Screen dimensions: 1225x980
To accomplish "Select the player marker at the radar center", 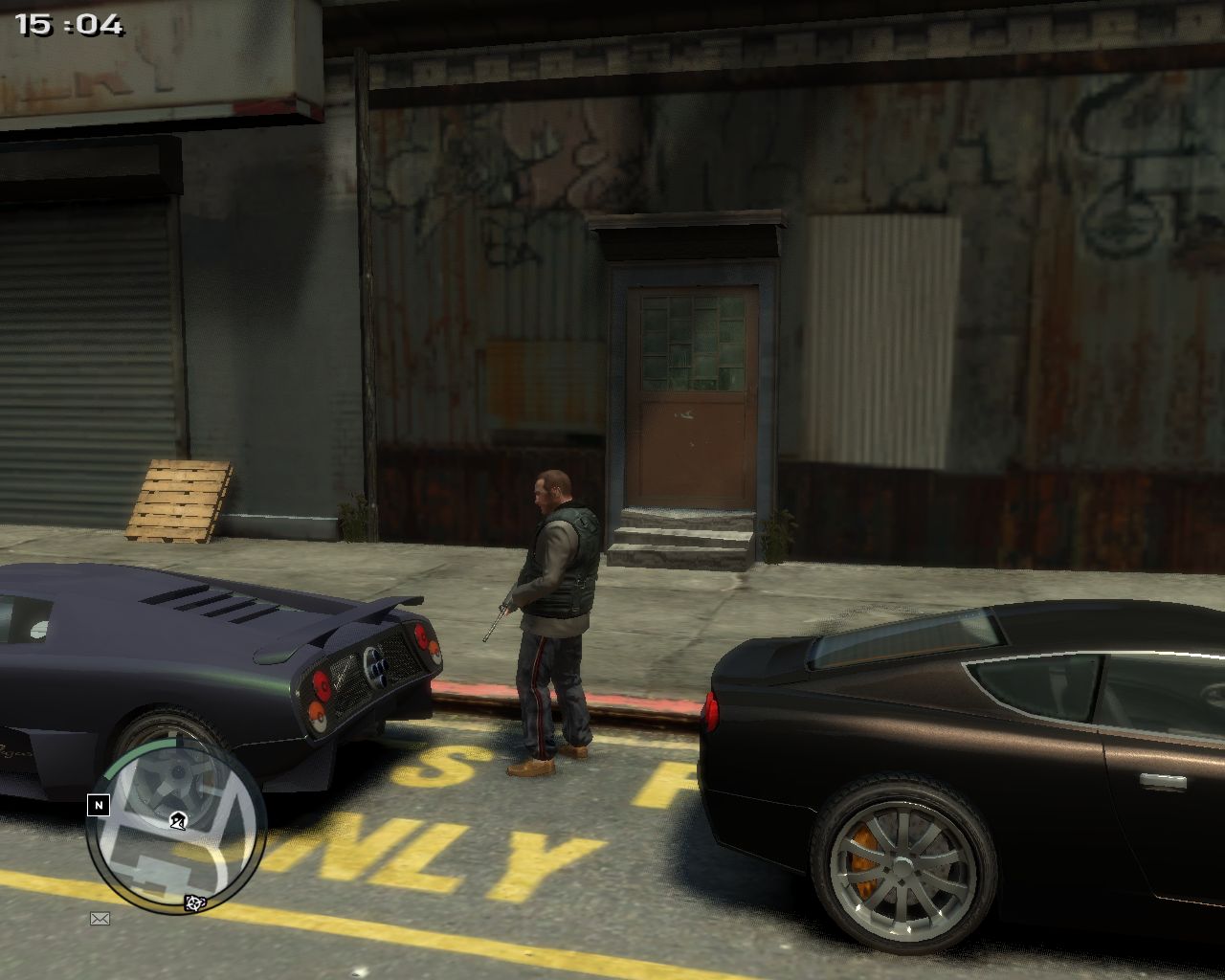I will 177,820.
